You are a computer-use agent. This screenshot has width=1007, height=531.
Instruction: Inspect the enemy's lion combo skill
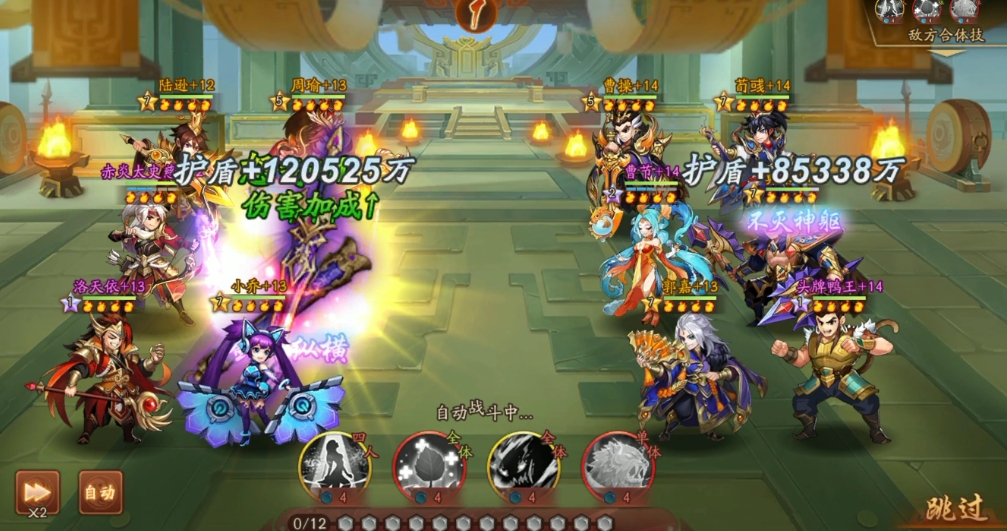click(964, 10)
